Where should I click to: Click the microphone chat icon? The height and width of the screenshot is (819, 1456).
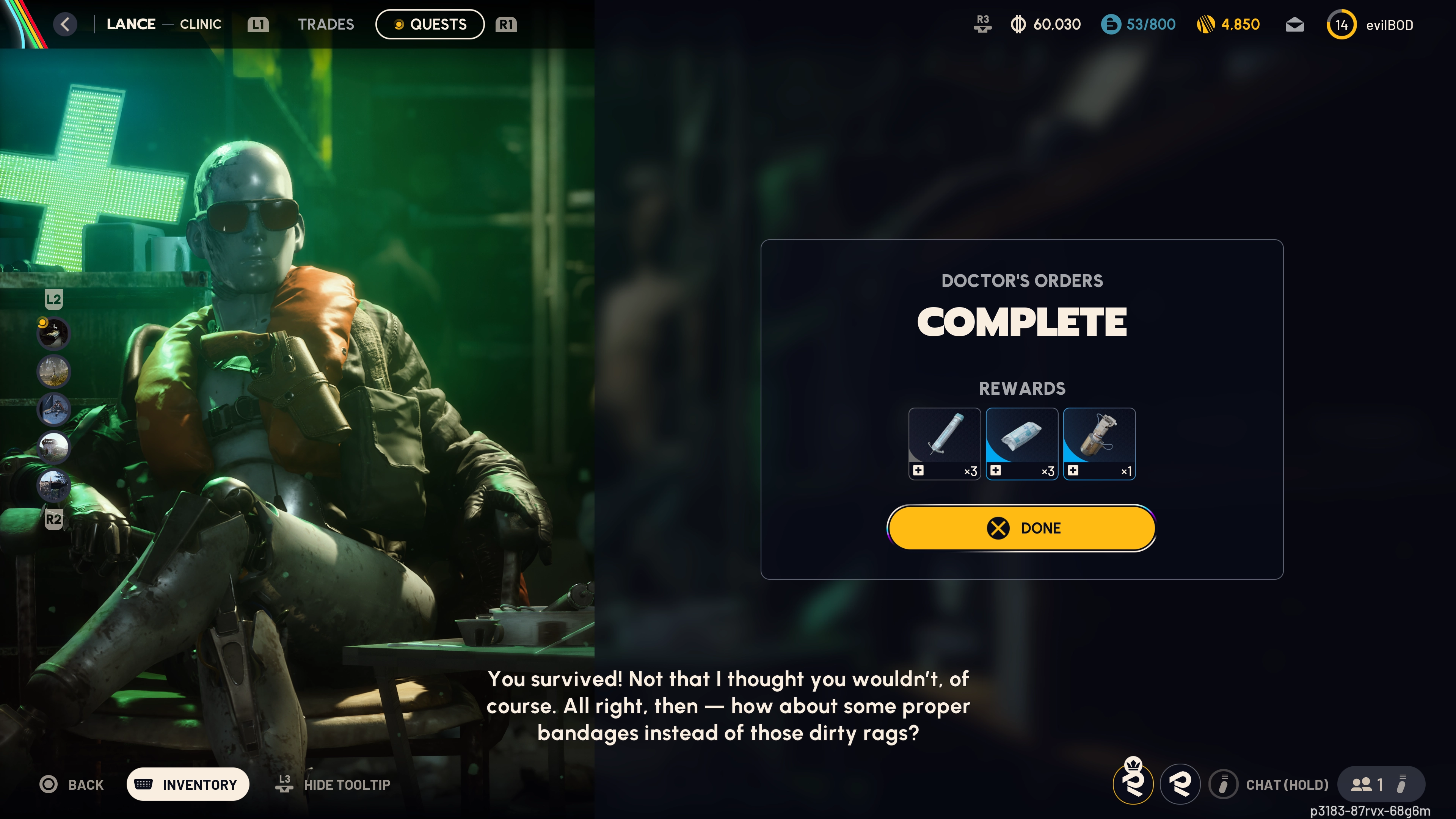[x=1224, y=784]
